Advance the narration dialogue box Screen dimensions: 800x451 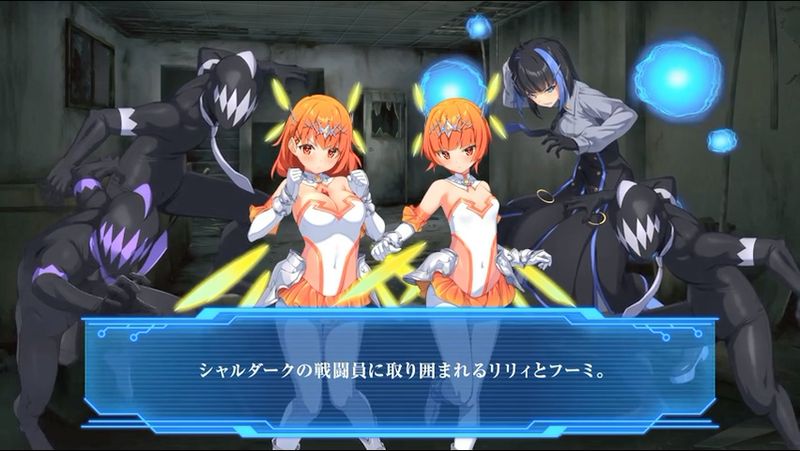coord(400,368)
